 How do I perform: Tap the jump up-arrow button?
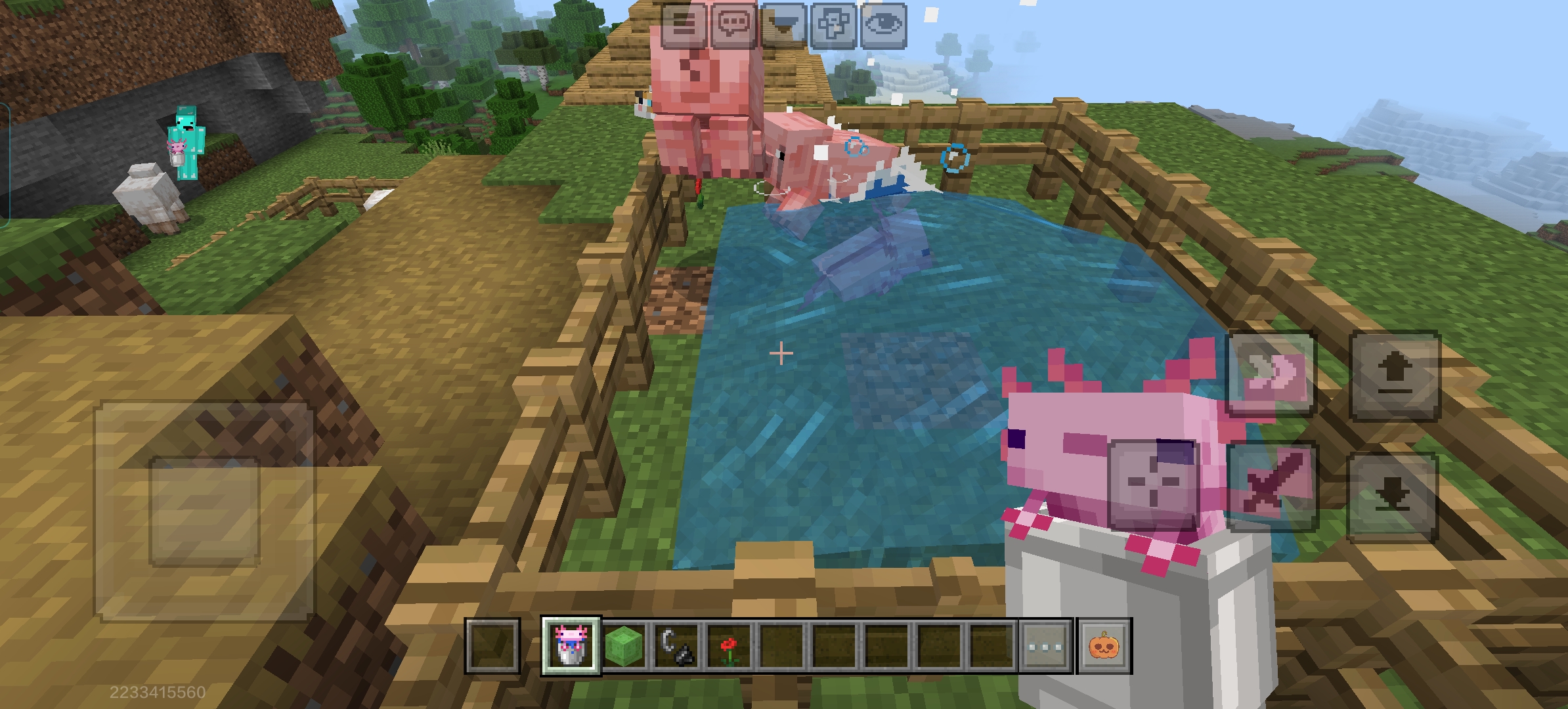point(1395,375)
